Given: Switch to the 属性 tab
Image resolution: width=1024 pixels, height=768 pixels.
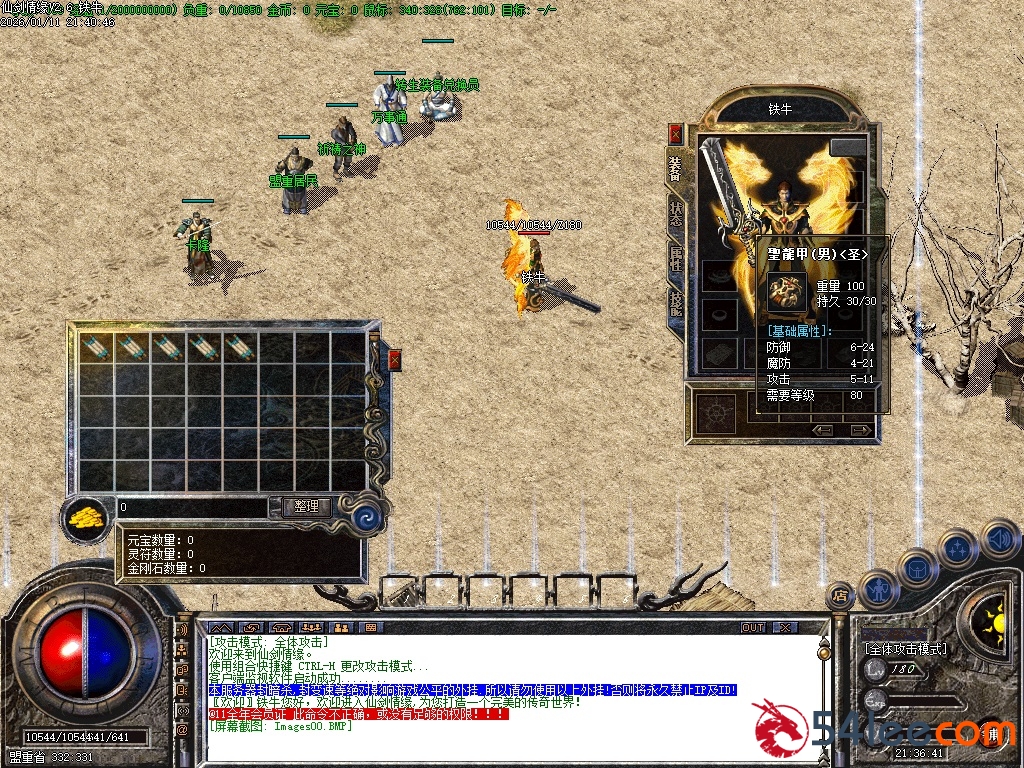Looking at the screenshot, I should coord(676,259).
